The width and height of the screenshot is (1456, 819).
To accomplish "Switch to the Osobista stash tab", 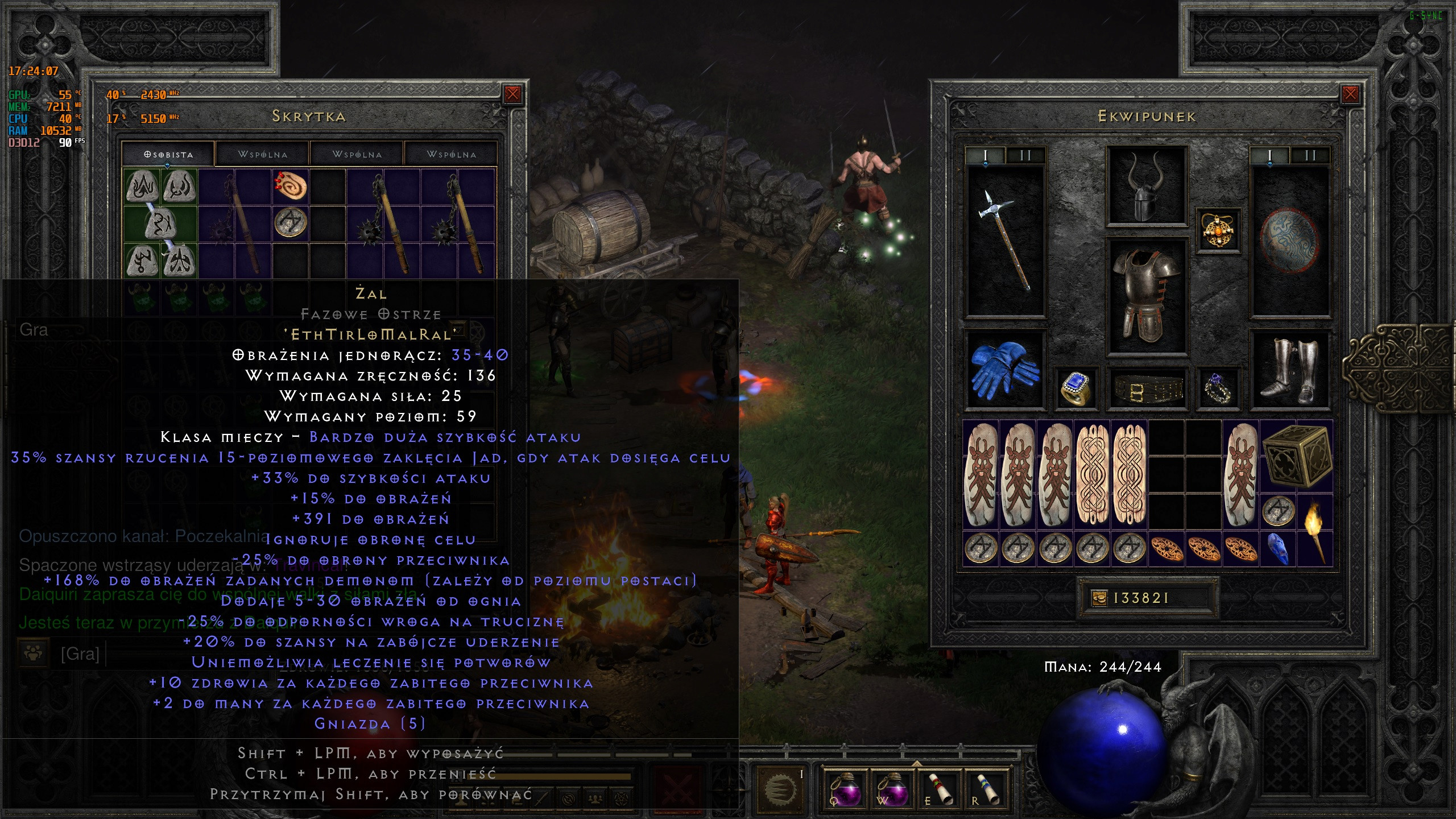I will point(168,154).
